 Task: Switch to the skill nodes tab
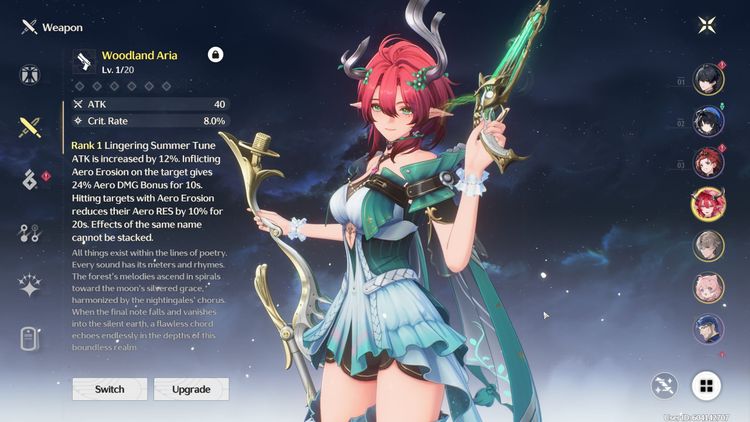click(29, 233)
